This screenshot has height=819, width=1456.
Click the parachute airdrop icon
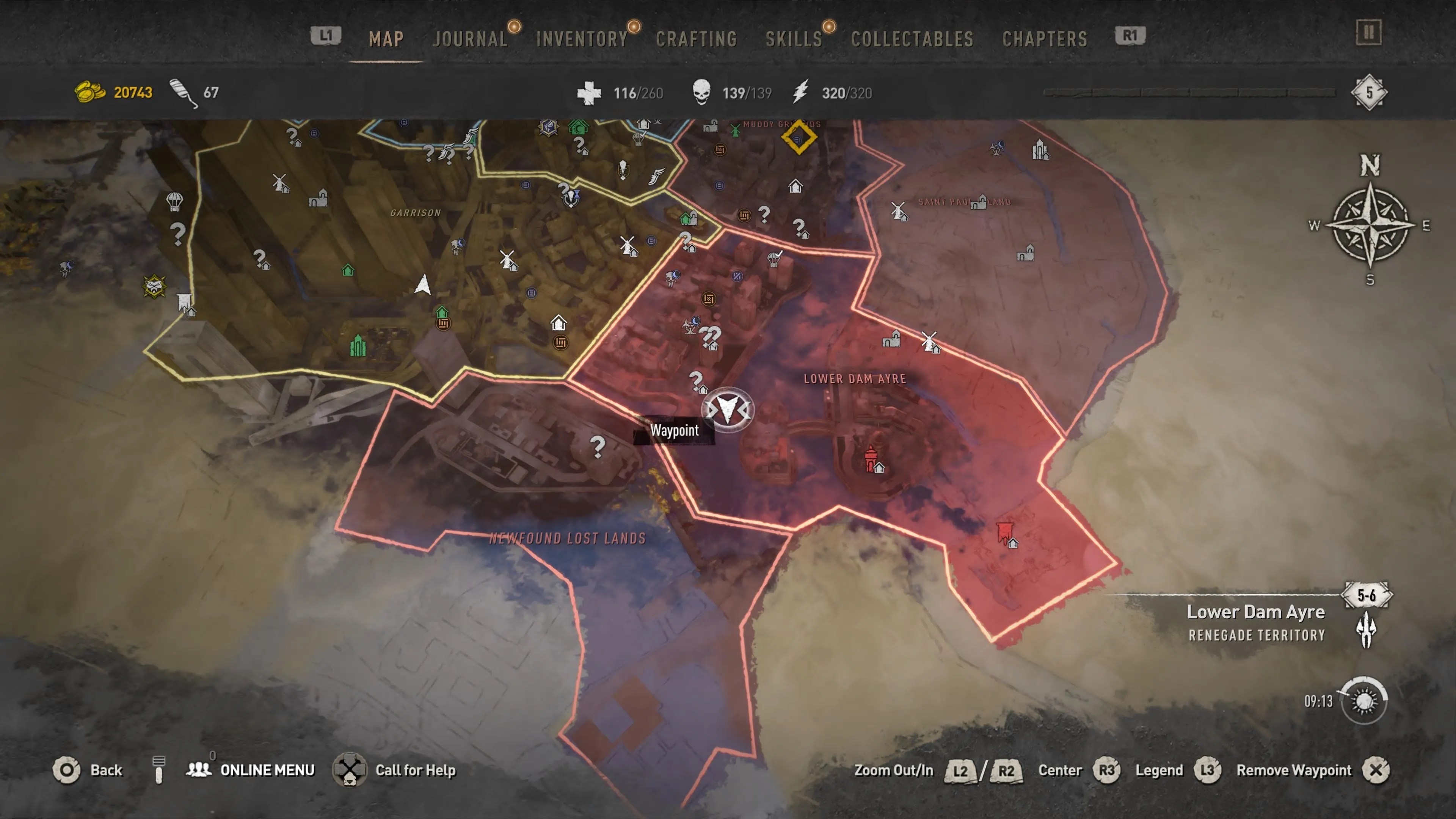(175, 201)
